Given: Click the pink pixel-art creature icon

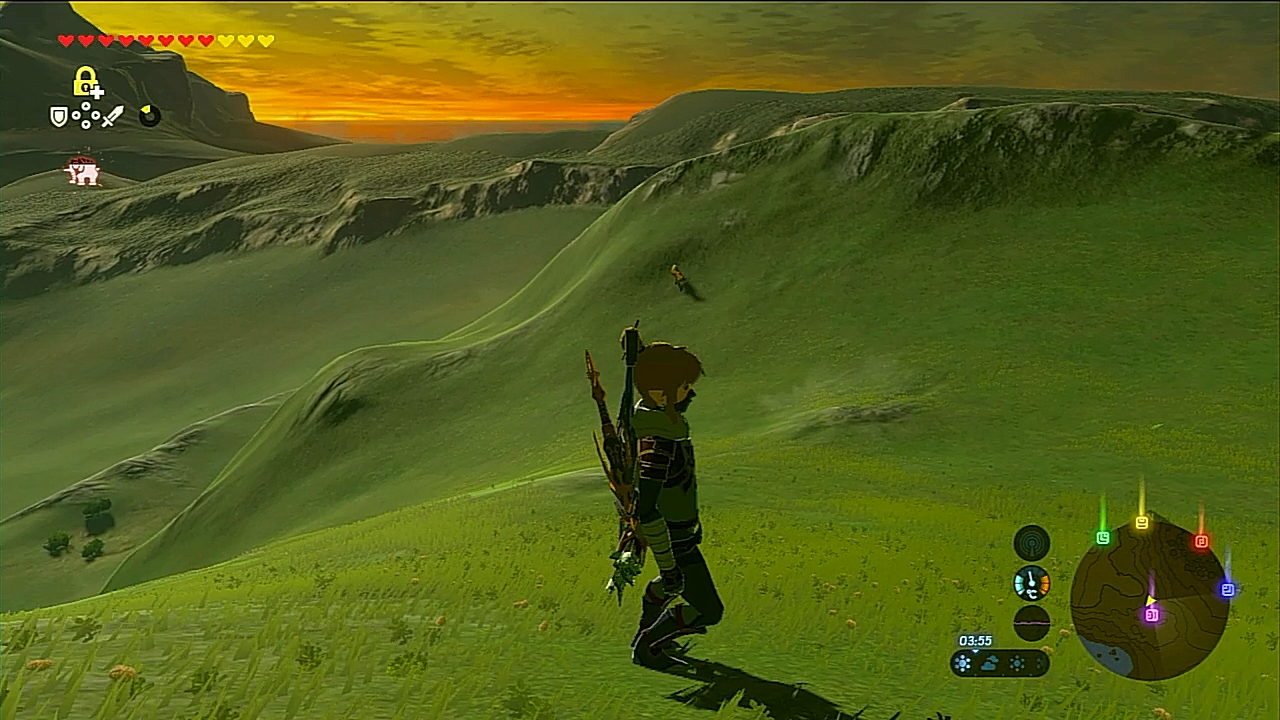Looking at the screenshot, I should point(83,171).
